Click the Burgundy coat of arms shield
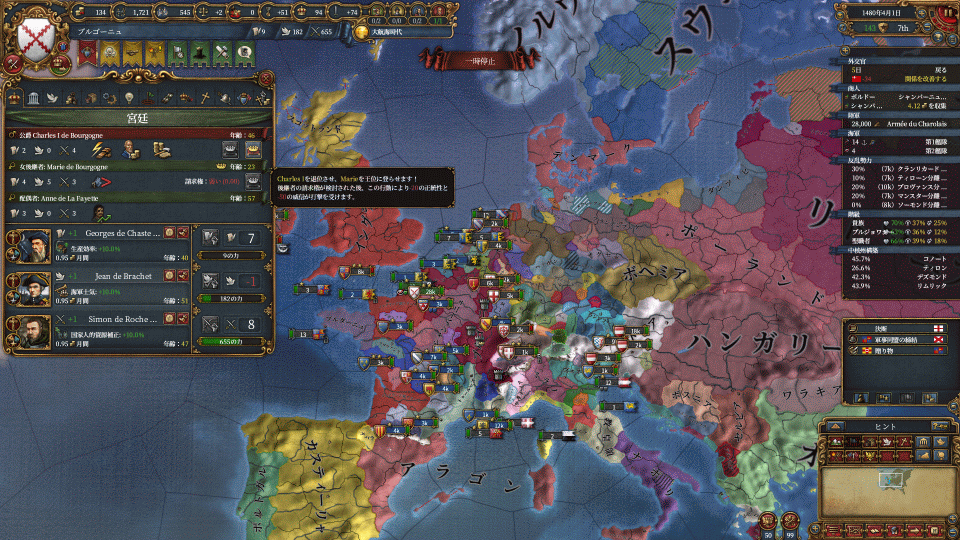960x540 pixels. [34, 40]
